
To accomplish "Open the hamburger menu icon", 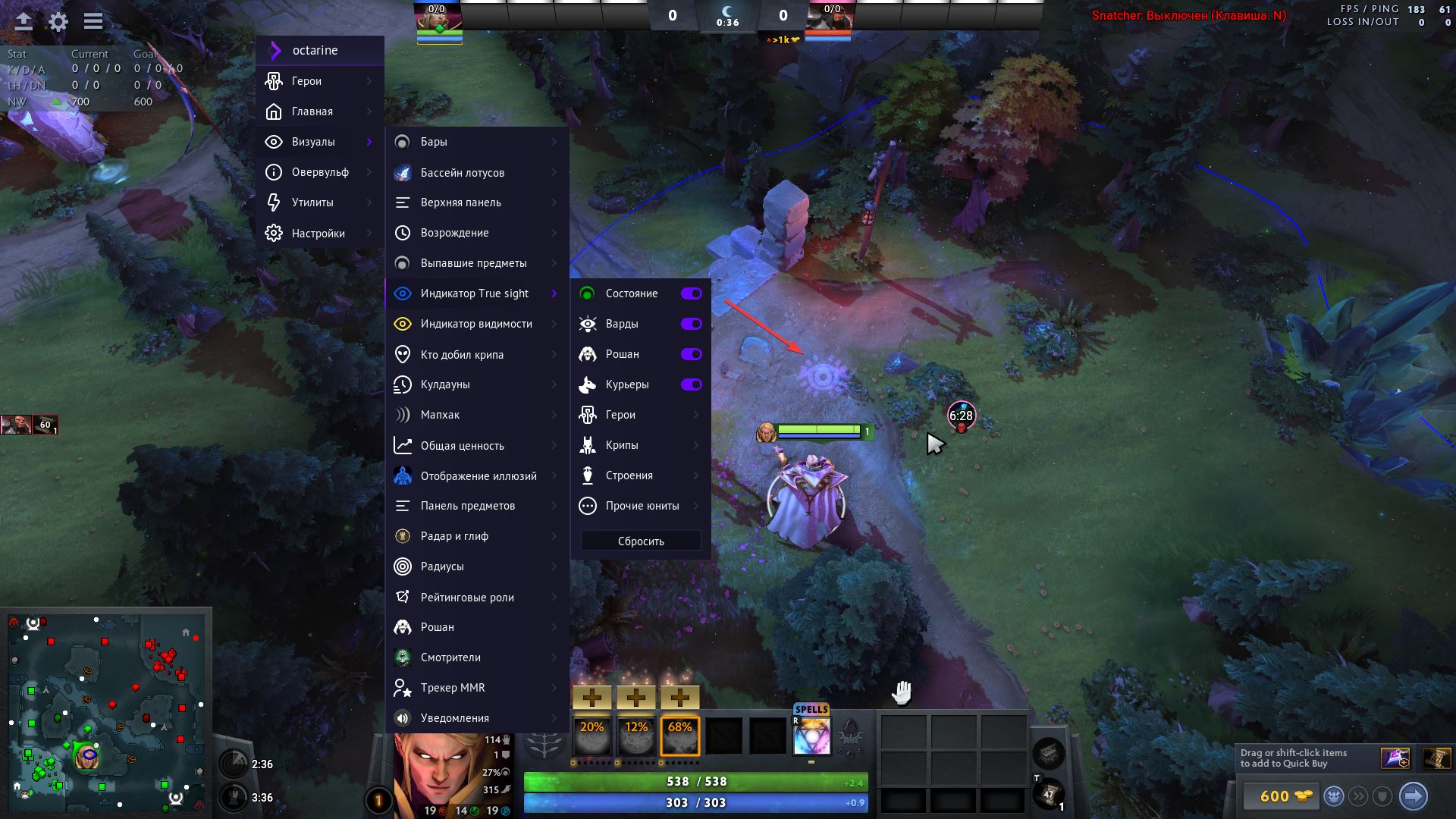I will (x=93, y=21).
